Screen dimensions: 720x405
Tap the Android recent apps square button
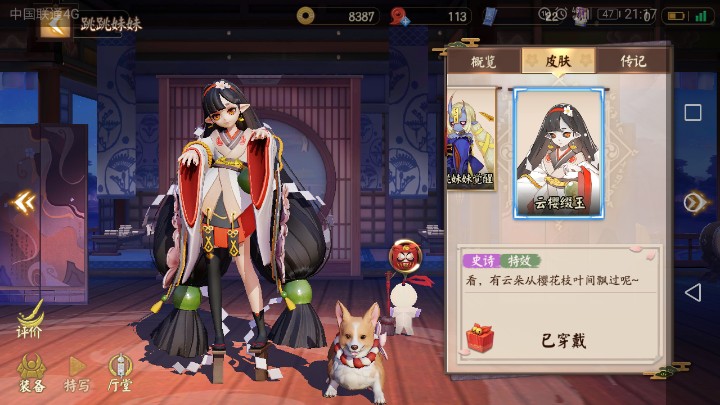(x=693, y=112)
